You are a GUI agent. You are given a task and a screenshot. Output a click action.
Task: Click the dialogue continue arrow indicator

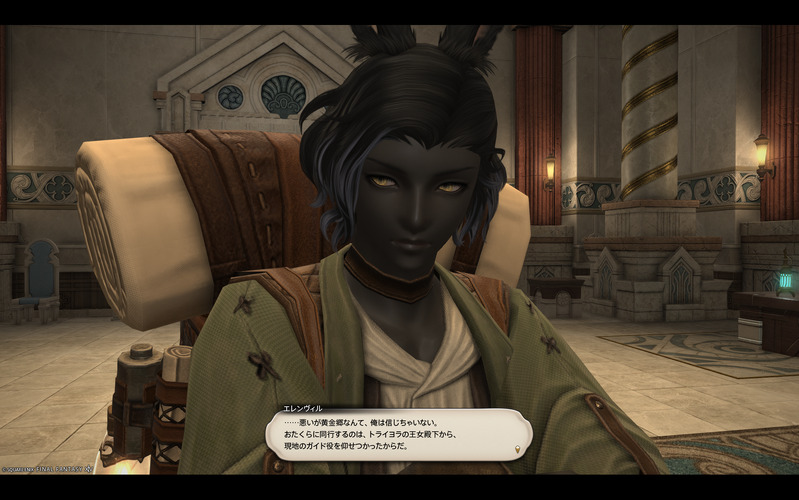[x=516, y=448]
